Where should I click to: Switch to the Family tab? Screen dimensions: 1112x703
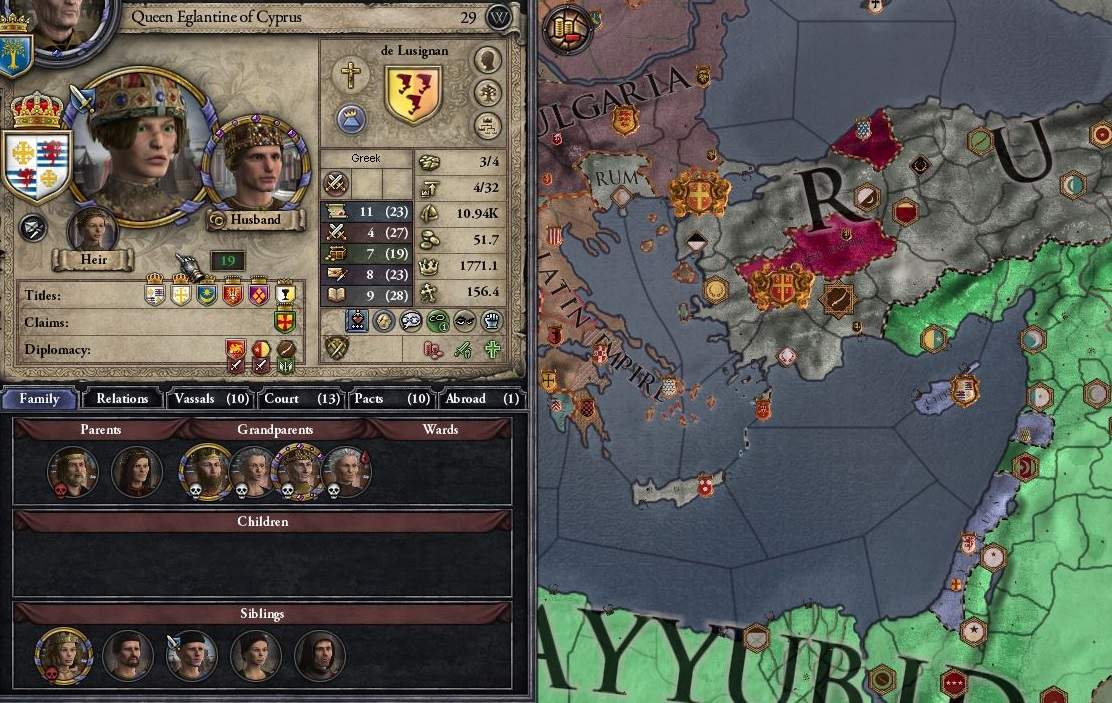click(40, 398)
